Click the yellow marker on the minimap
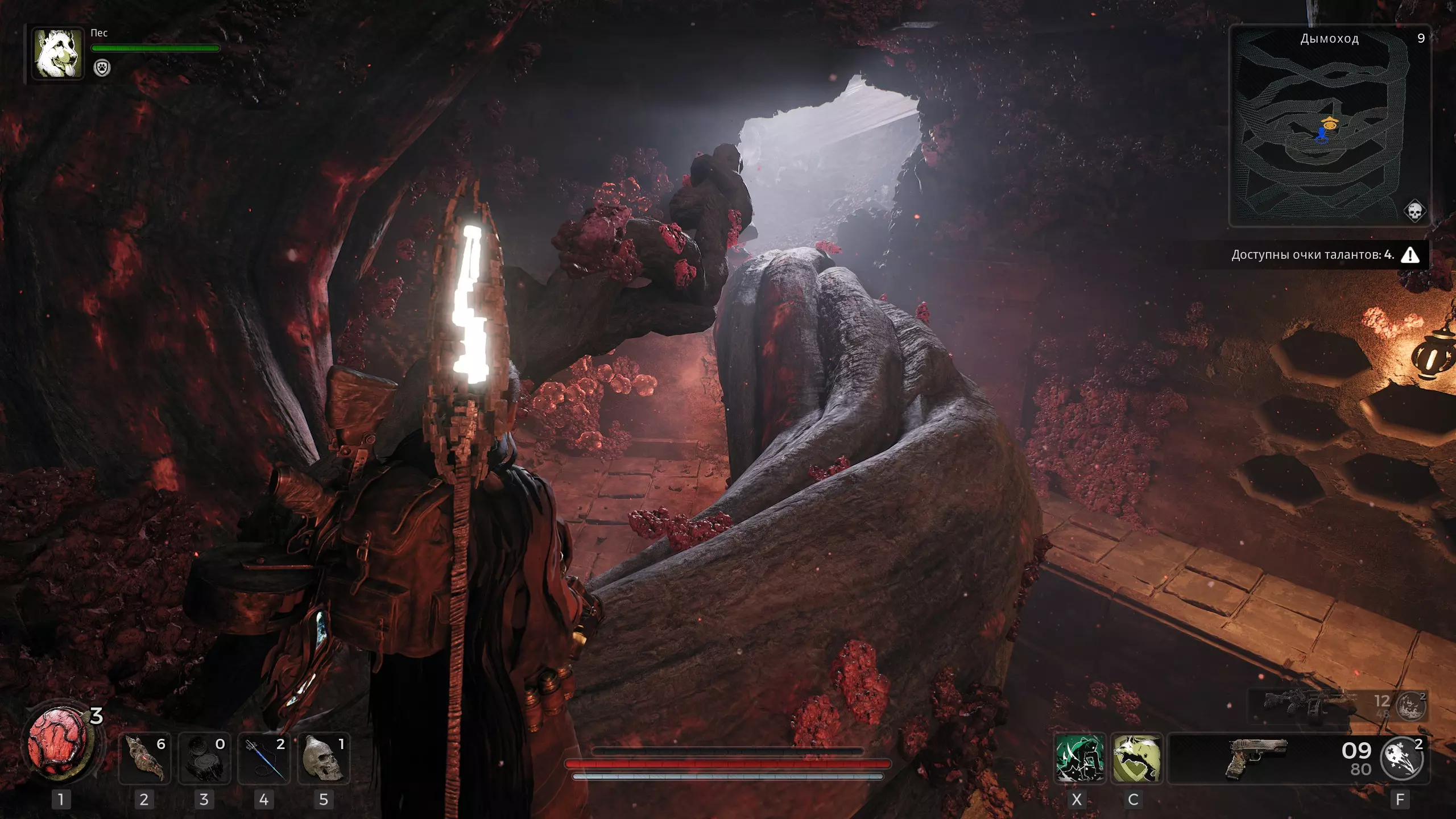The image size is (1456, 819). click(x=1330, y=122)
